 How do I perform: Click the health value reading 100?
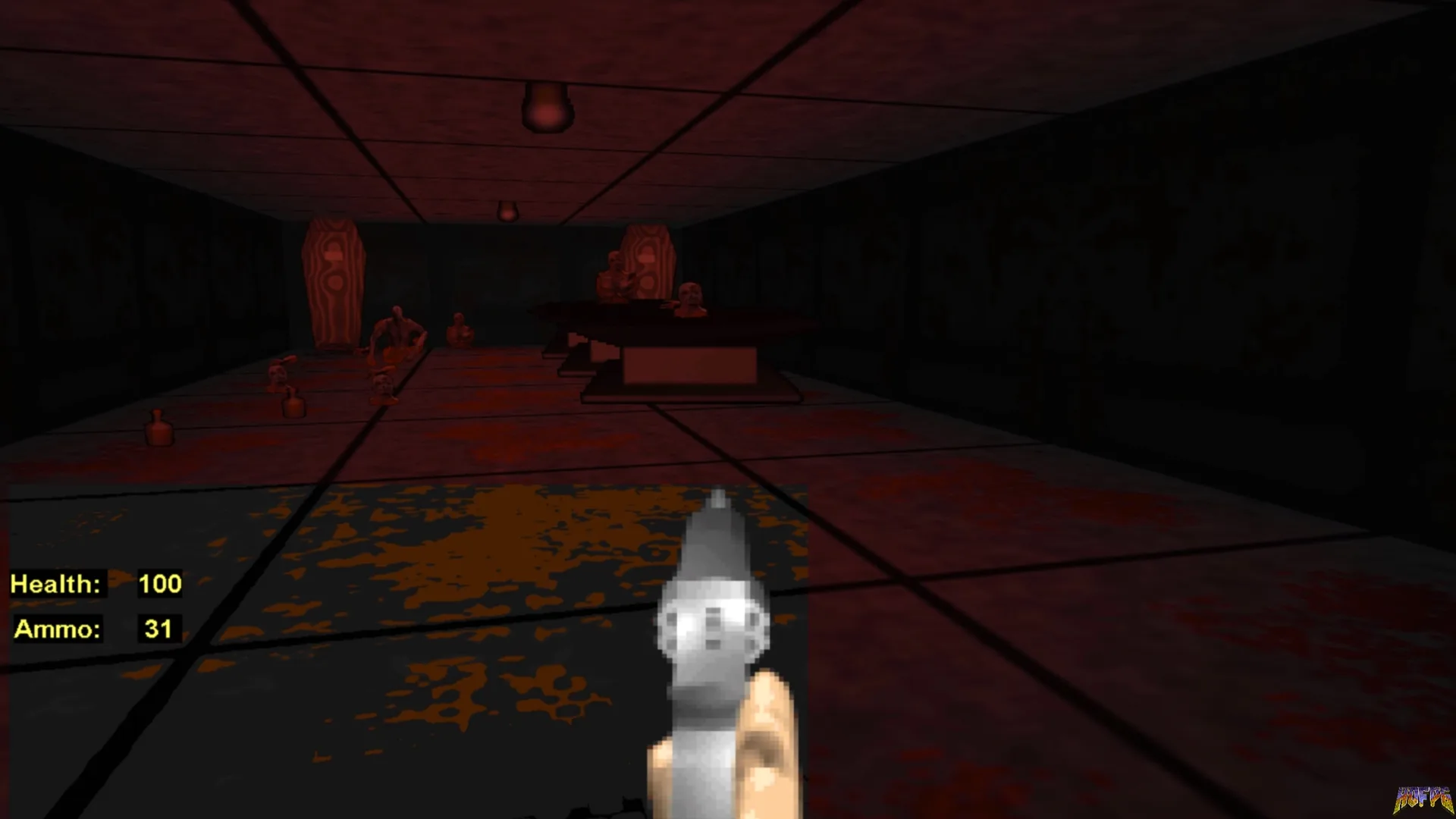pyautogui.click(x=159, y=584)
